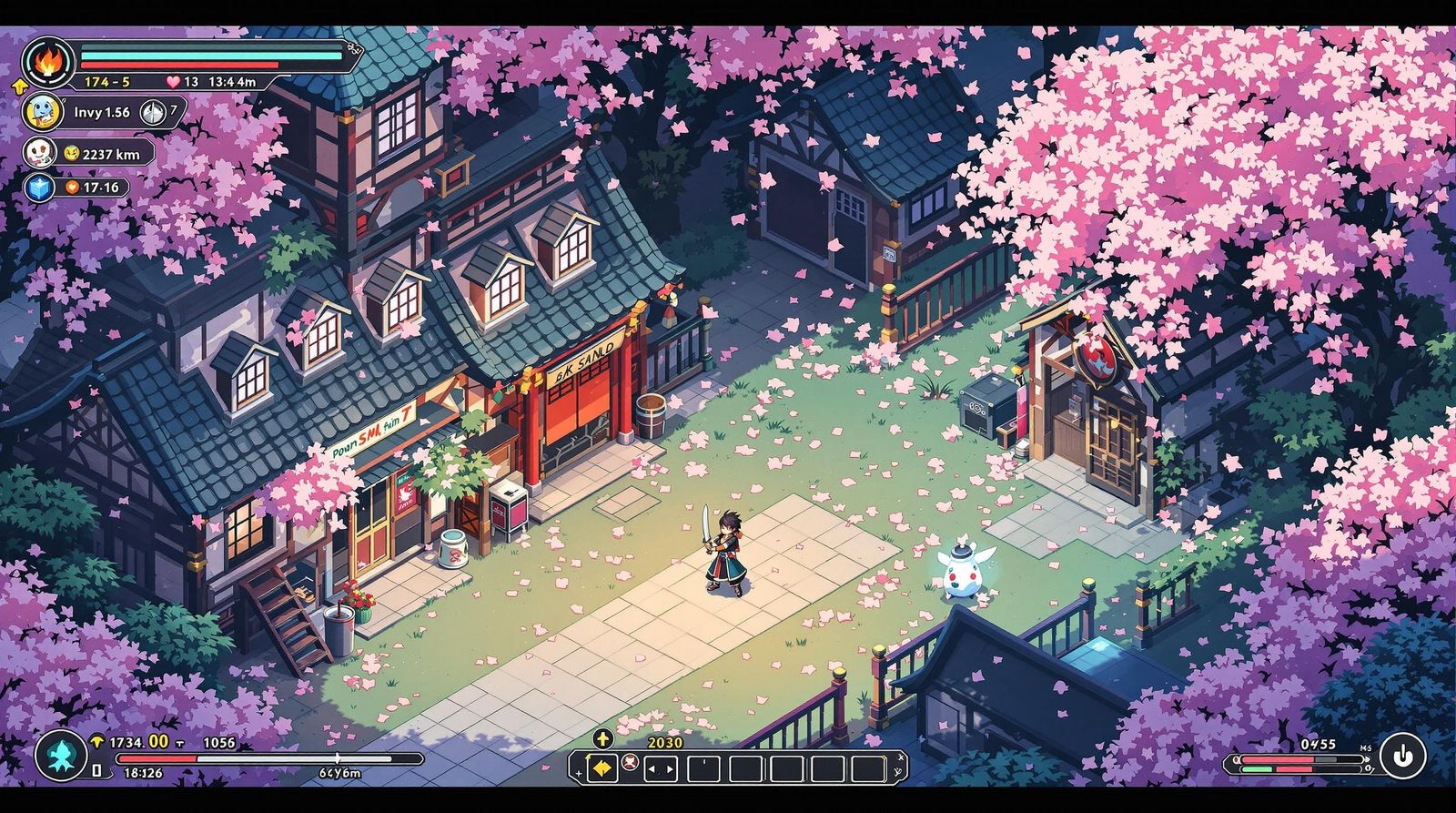This screenshot has height=813, width=1456.
Task: Toggle the gold arrow above the 2030 counter
Action: click(602, 739)
